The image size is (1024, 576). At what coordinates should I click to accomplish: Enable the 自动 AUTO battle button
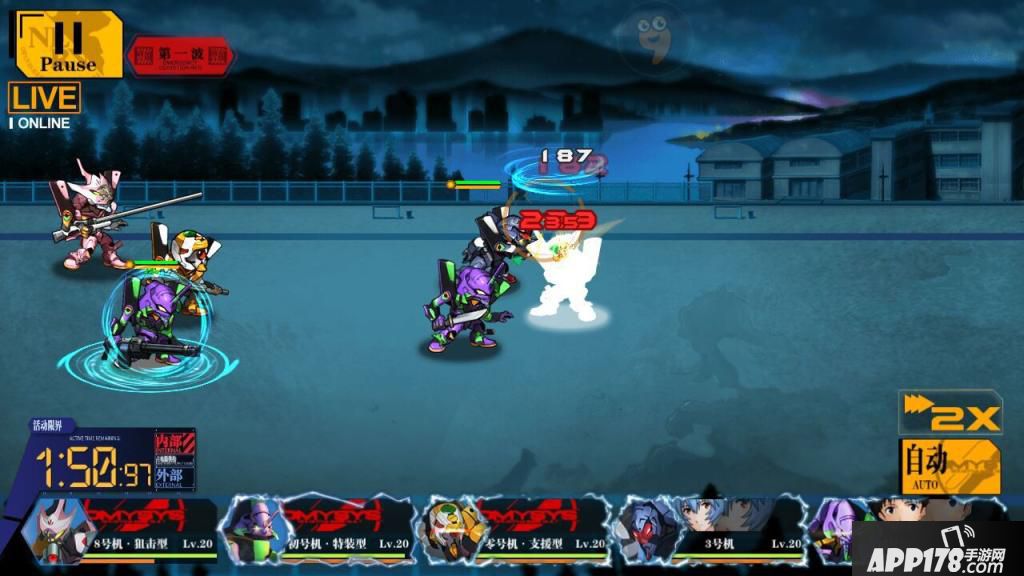coord(950,466)
